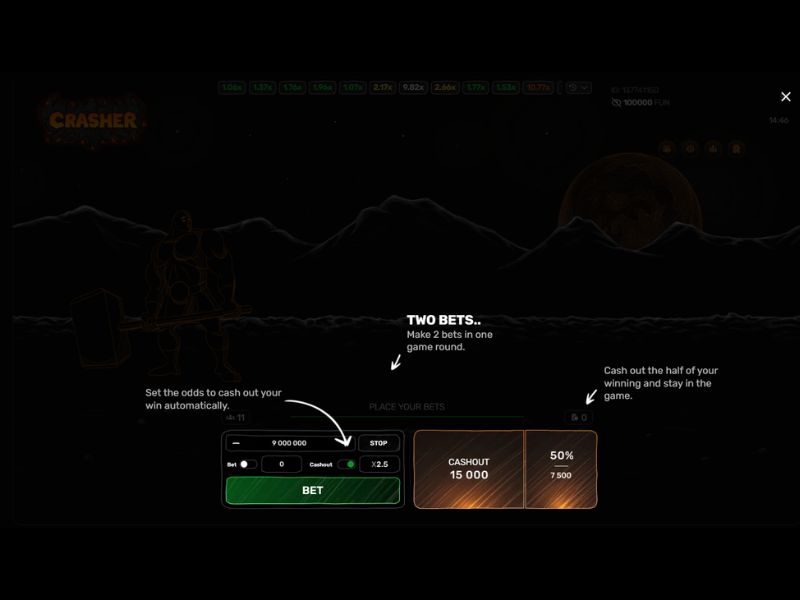Close the tutorial overlay with the X
The width and height of the screenshot is (800, 600).
[785, 97]
